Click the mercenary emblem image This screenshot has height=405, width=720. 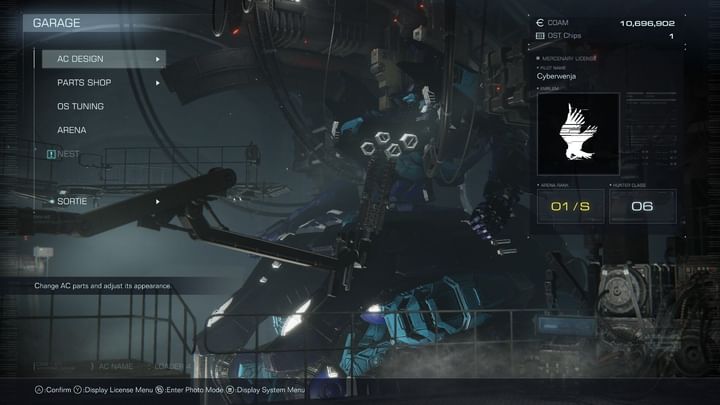pos(578,134)
